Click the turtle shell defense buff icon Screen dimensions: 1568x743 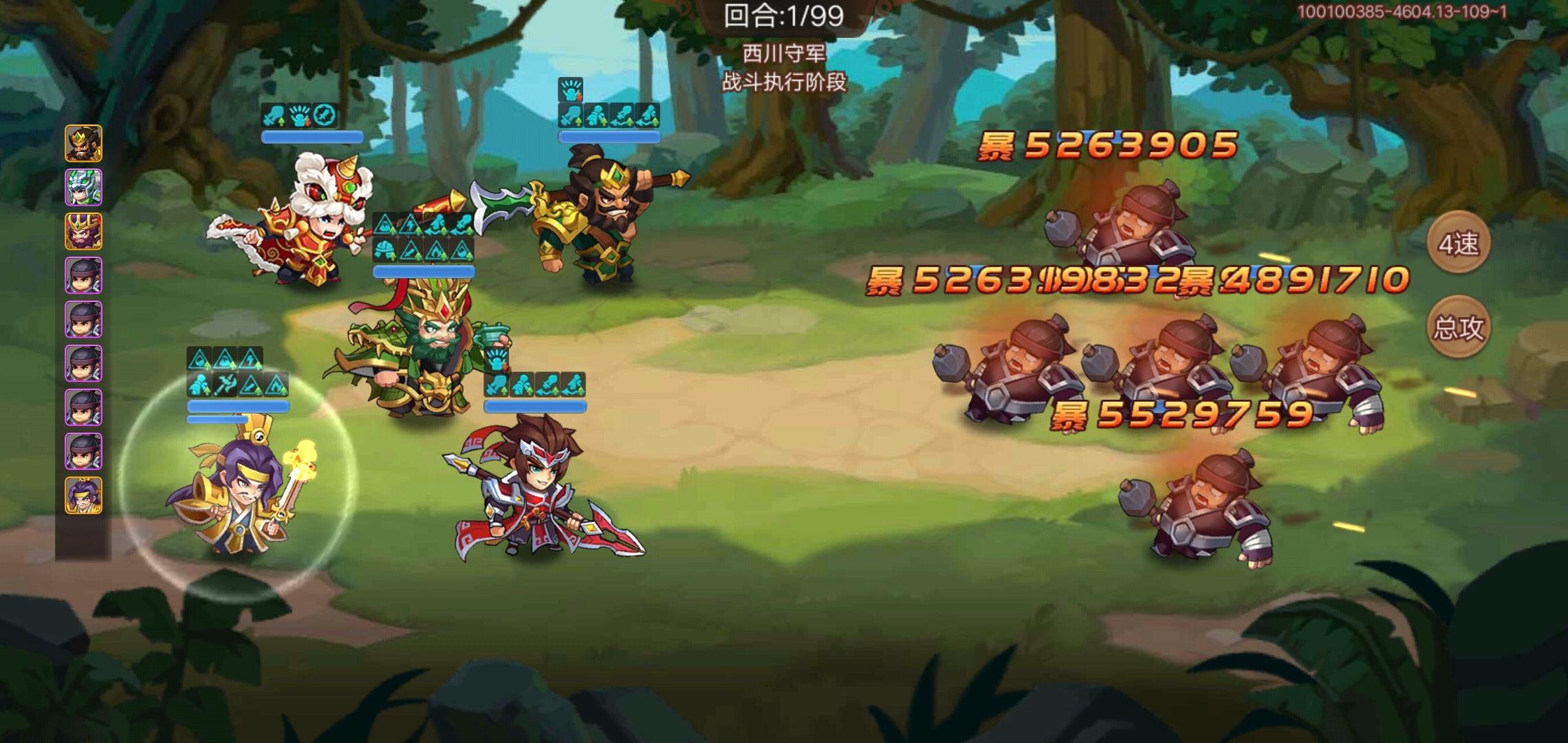tap(384, 250)
